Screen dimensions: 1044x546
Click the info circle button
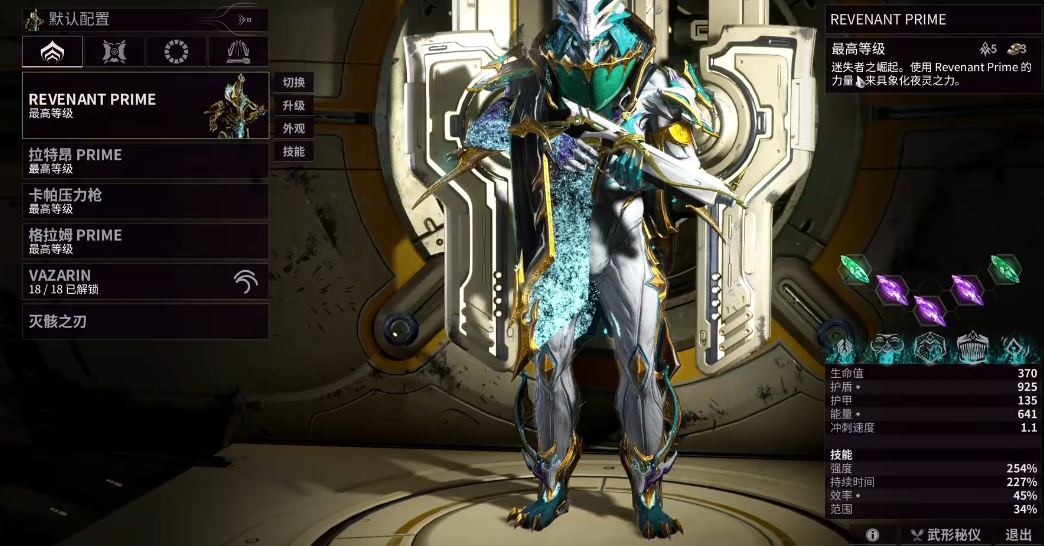pos(873,535)
